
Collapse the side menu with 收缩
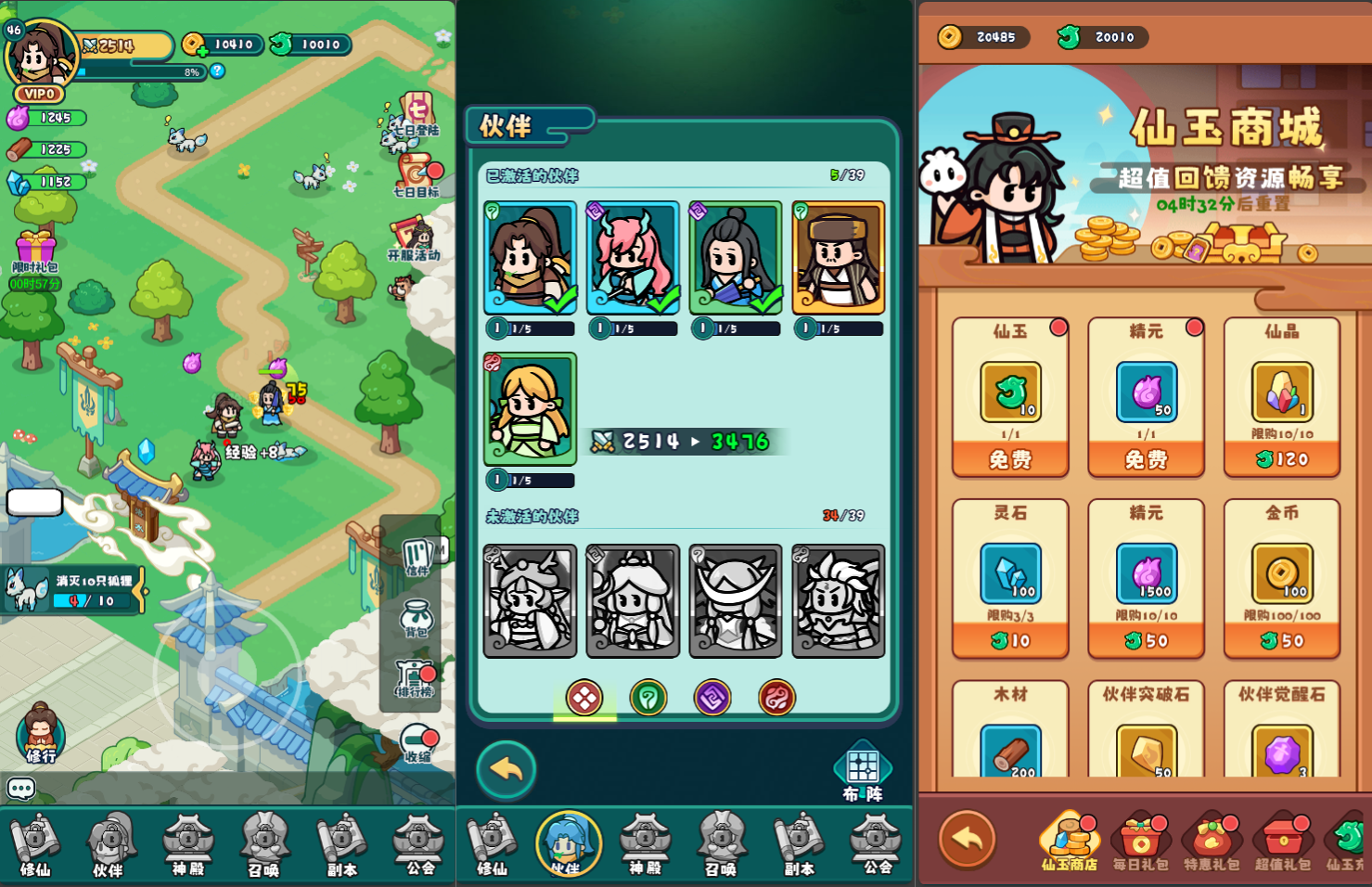418,743
